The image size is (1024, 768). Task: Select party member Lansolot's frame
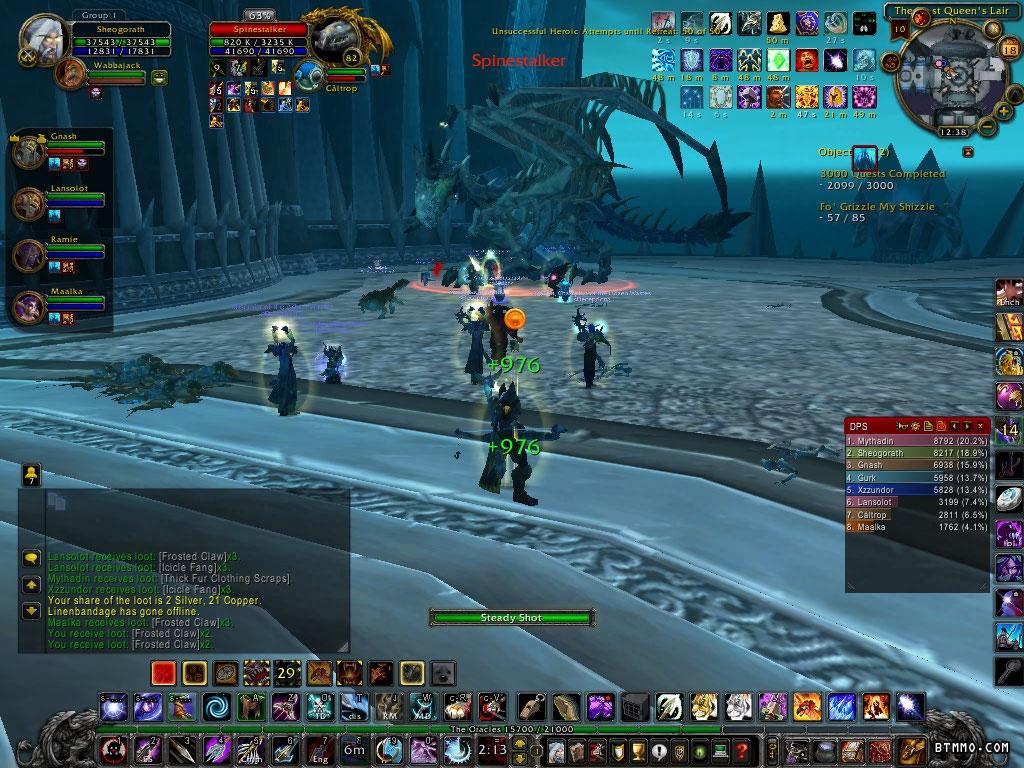point(60,202)
